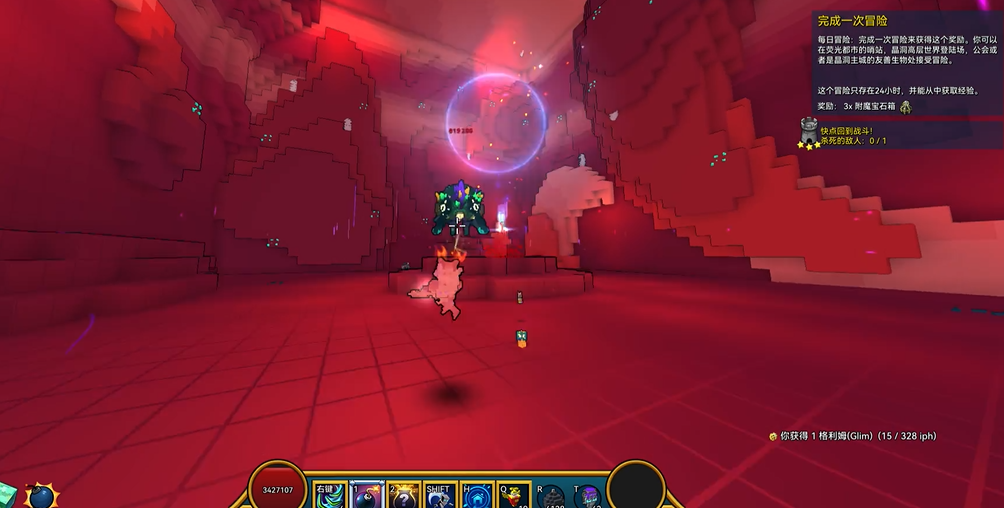Trigger the SHIFT ability slot
Image resolution: width=1004 pixels, height=508 pixels.
441,495
